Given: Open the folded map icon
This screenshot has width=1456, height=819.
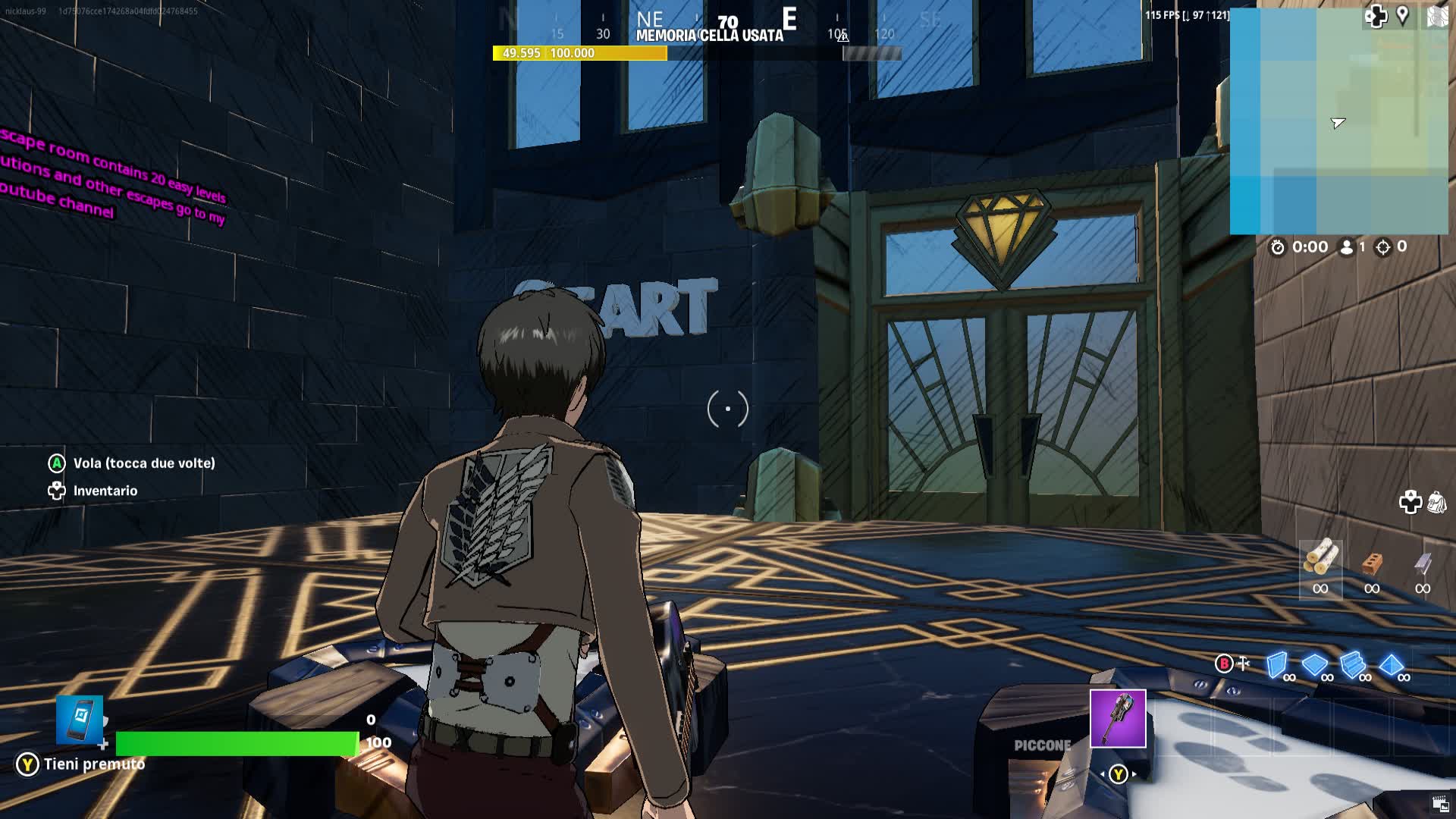Looking at the screenshot, I should (1437, 16).
